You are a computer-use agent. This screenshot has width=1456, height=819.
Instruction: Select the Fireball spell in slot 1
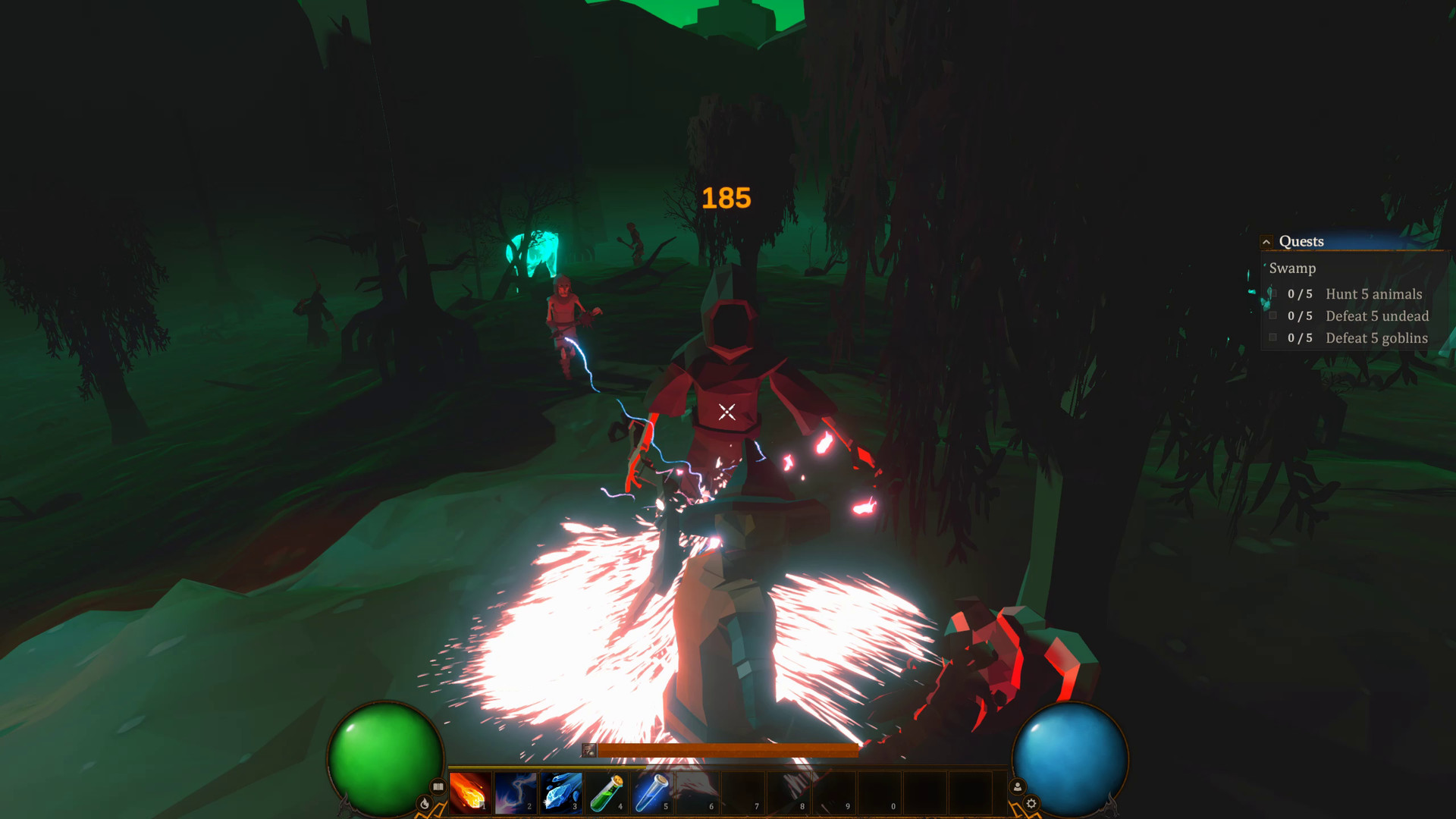(x=470, y=792)
